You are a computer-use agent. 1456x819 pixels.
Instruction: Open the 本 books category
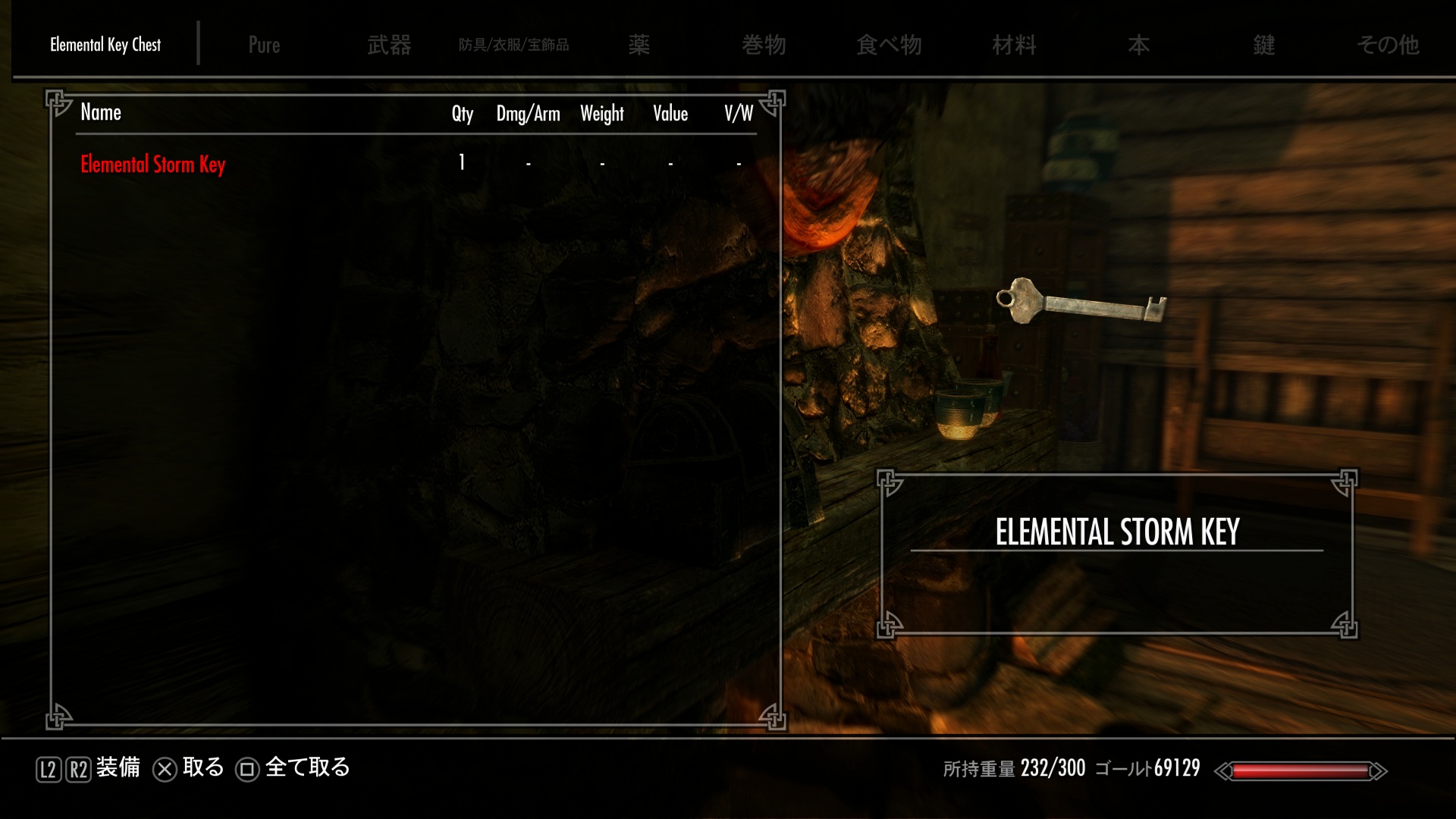pos(1138,45)
